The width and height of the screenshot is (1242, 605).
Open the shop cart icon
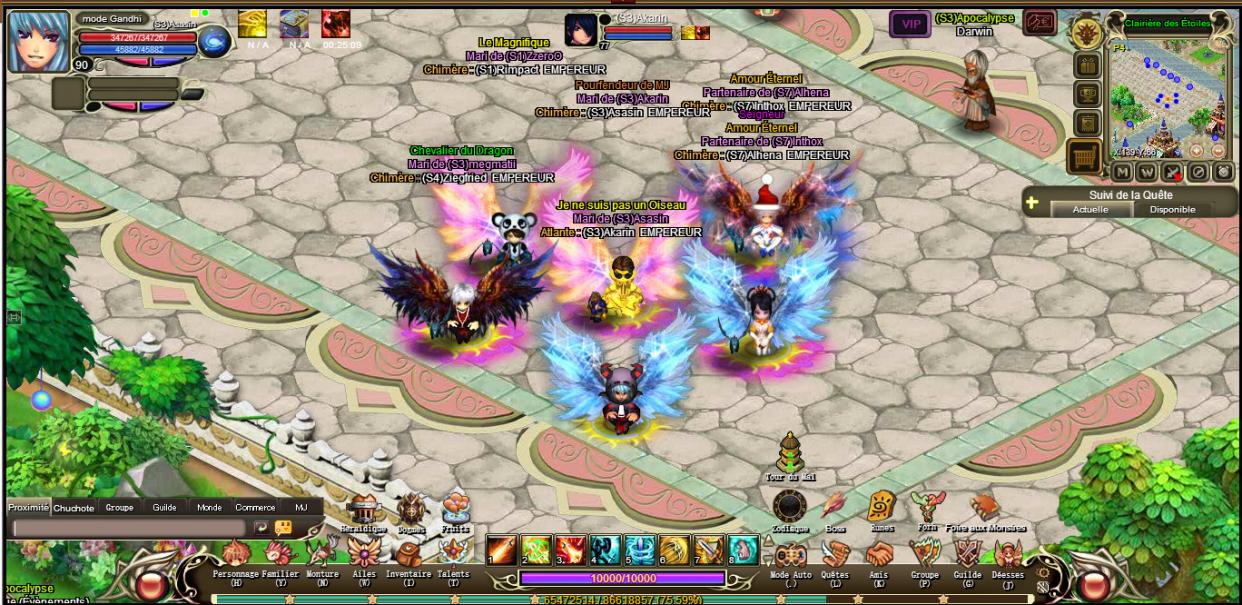click(x=1084, y=157)
